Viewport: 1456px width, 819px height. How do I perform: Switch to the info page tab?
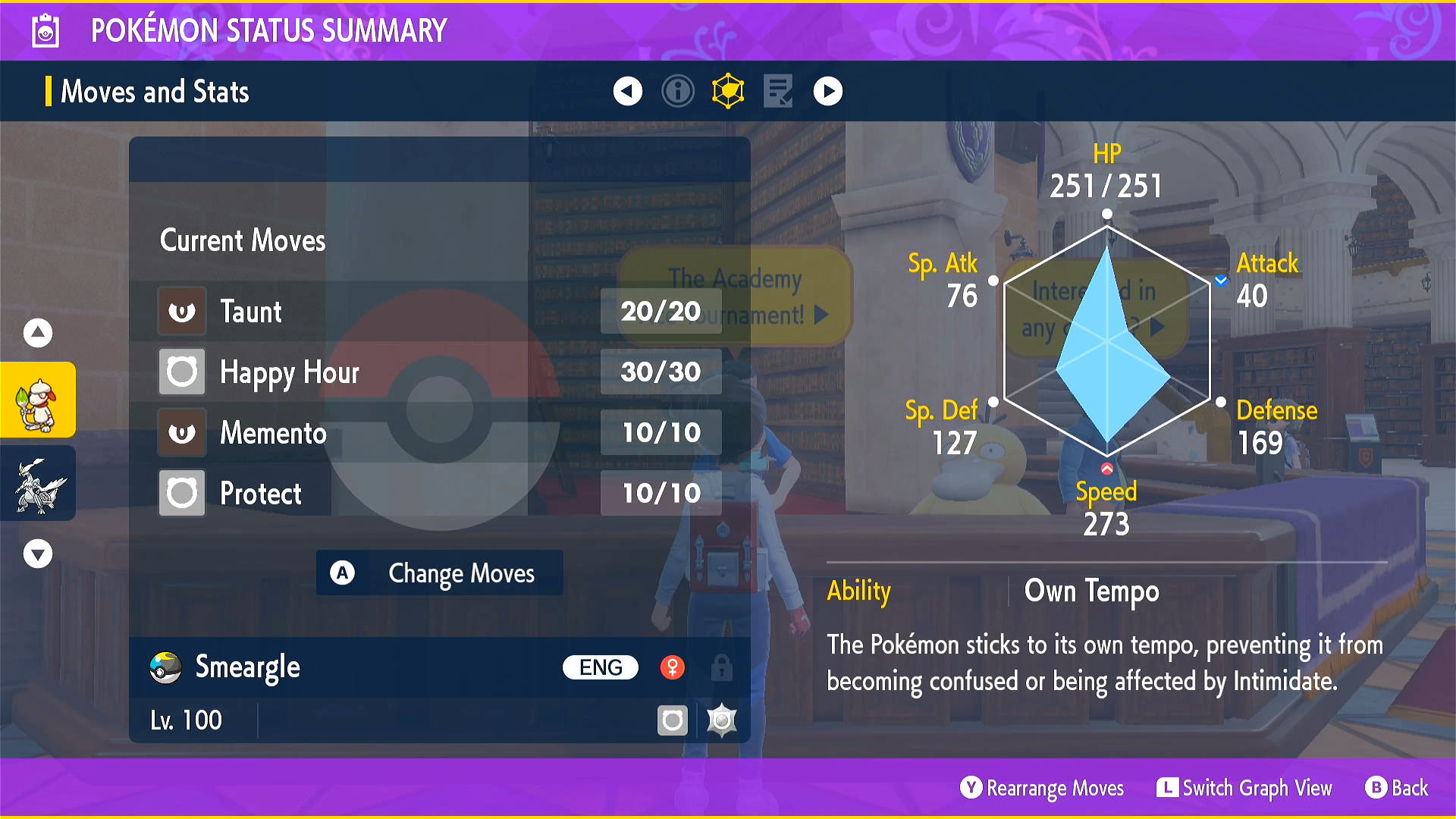677,92
